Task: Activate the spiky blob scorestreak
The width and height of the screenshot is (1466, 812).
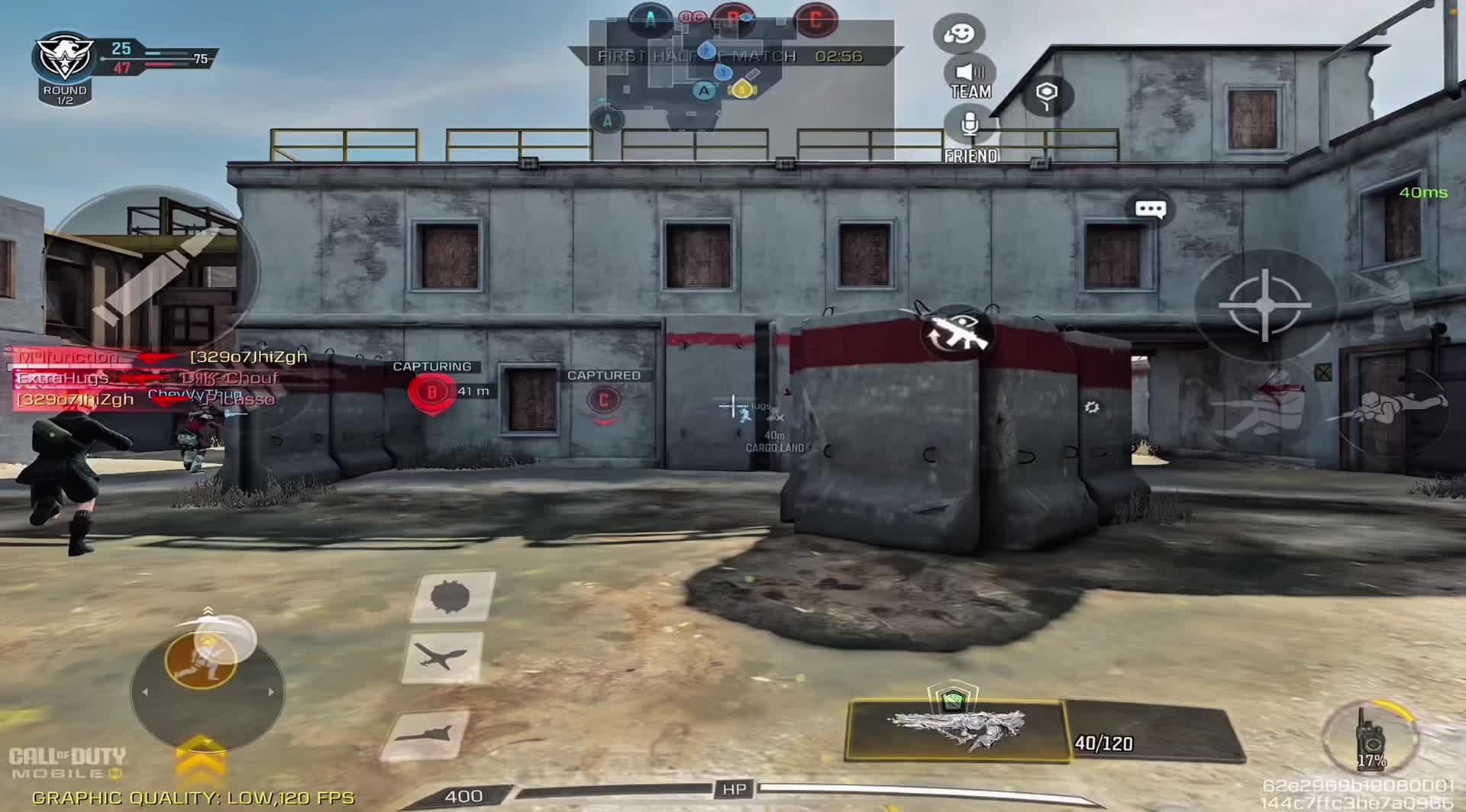Action: click(x=452, y=597)
